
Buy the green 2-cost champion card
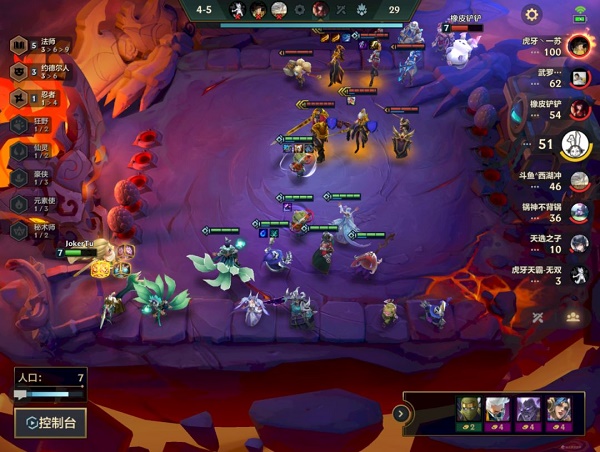click(x=469, y=412)
